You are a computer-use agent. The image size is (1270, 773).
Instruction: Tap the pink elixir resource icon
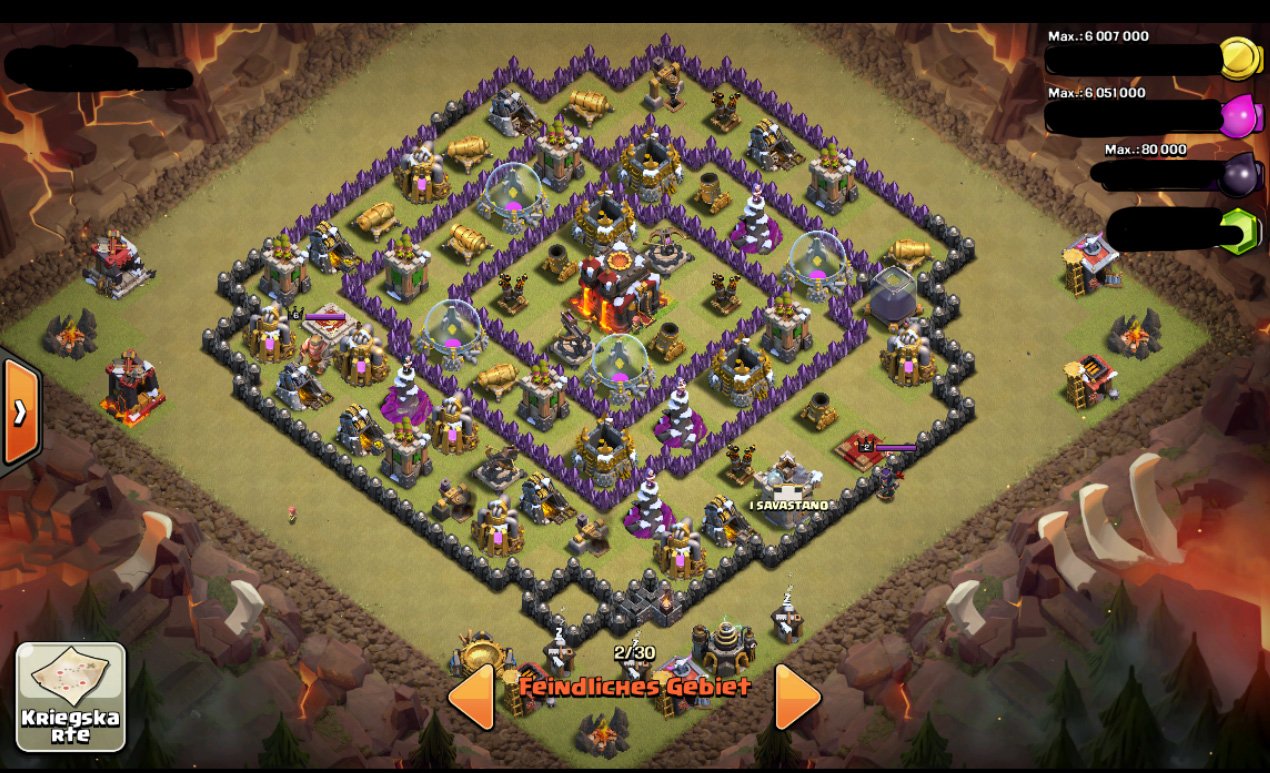[x=1241, y=117]
